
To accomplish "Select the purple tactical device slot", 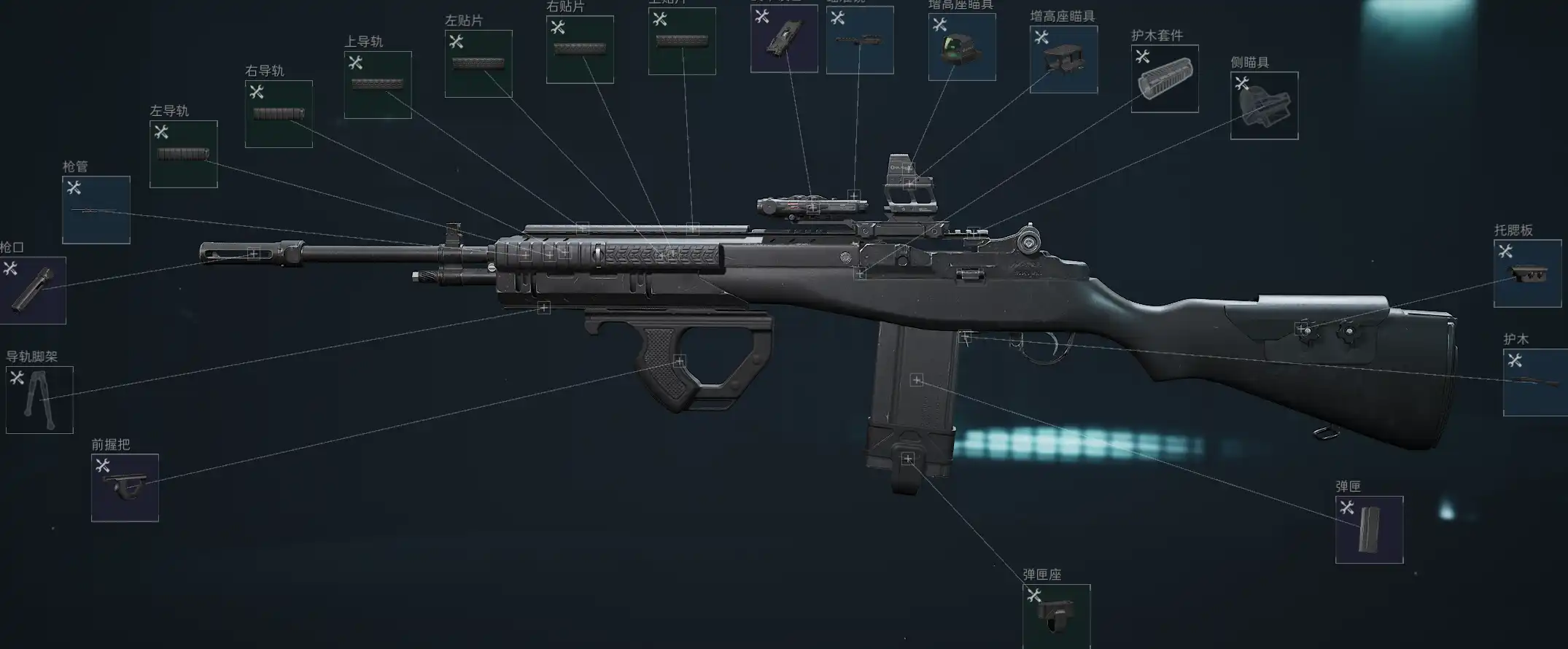I will pyautogui.click(x=784, y=39).
